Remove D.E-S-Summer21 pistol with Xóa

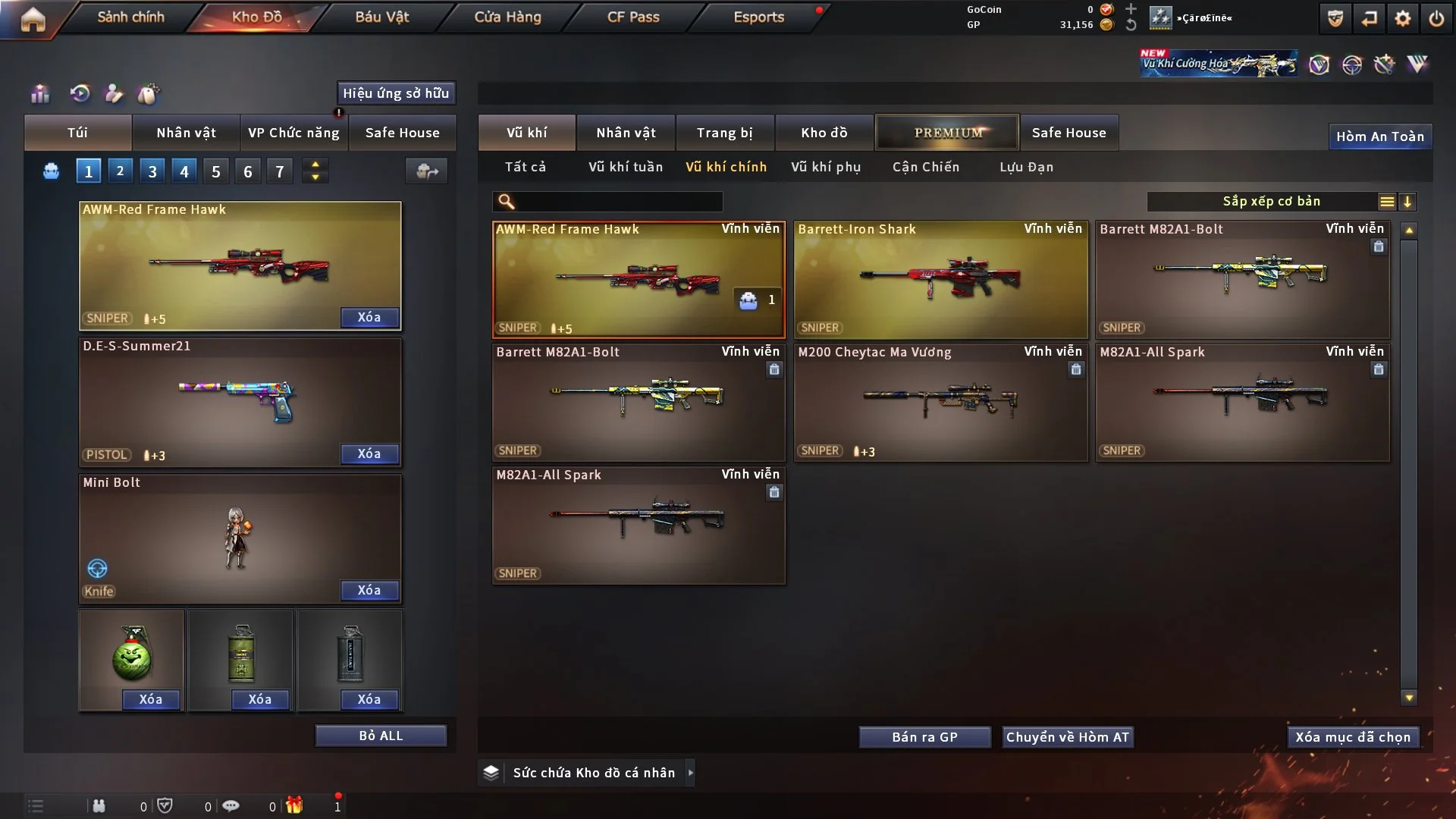[369, 453]
